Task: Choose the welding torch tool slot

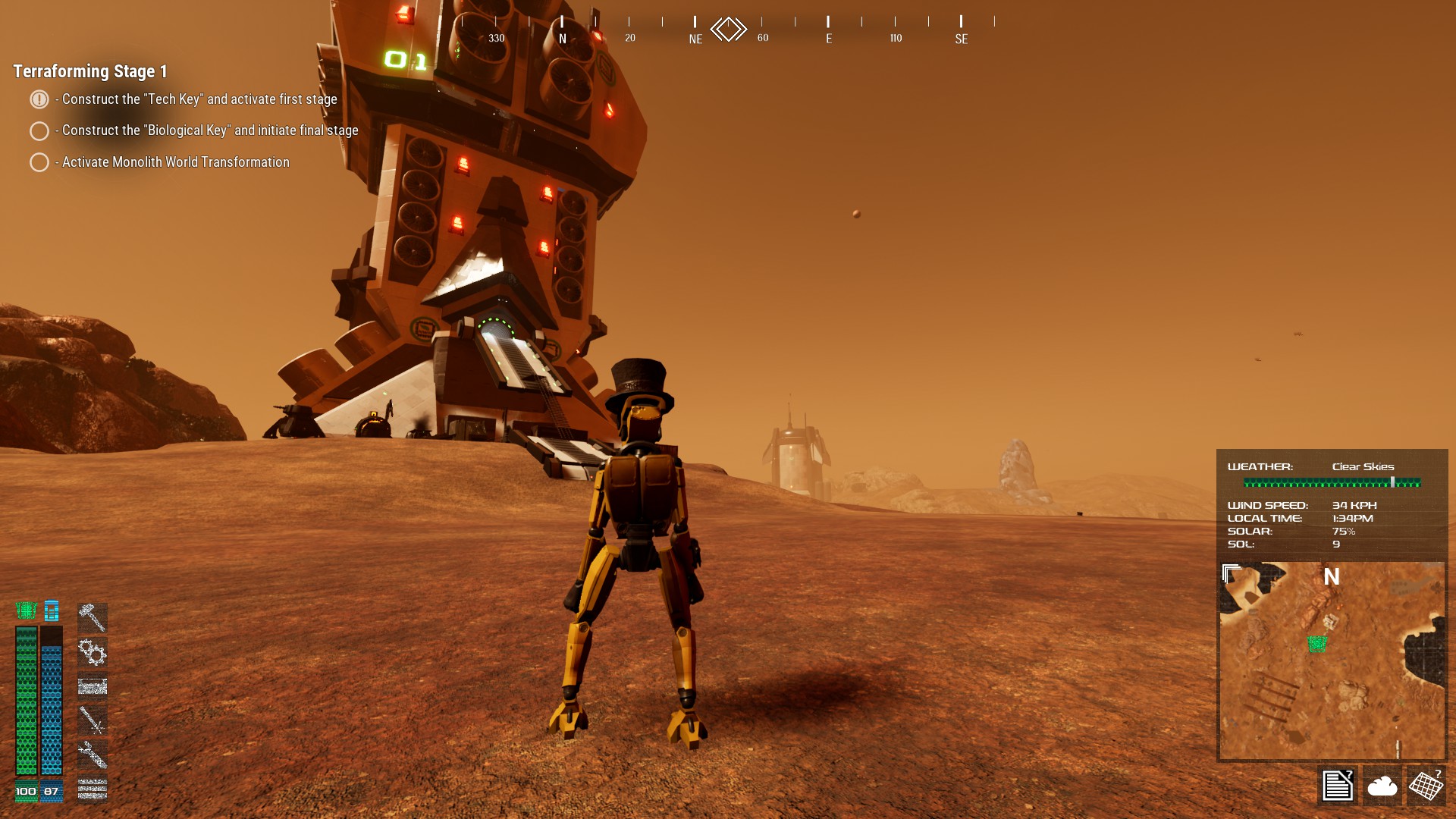Action: pyautogui.click(x=93, y=720)
